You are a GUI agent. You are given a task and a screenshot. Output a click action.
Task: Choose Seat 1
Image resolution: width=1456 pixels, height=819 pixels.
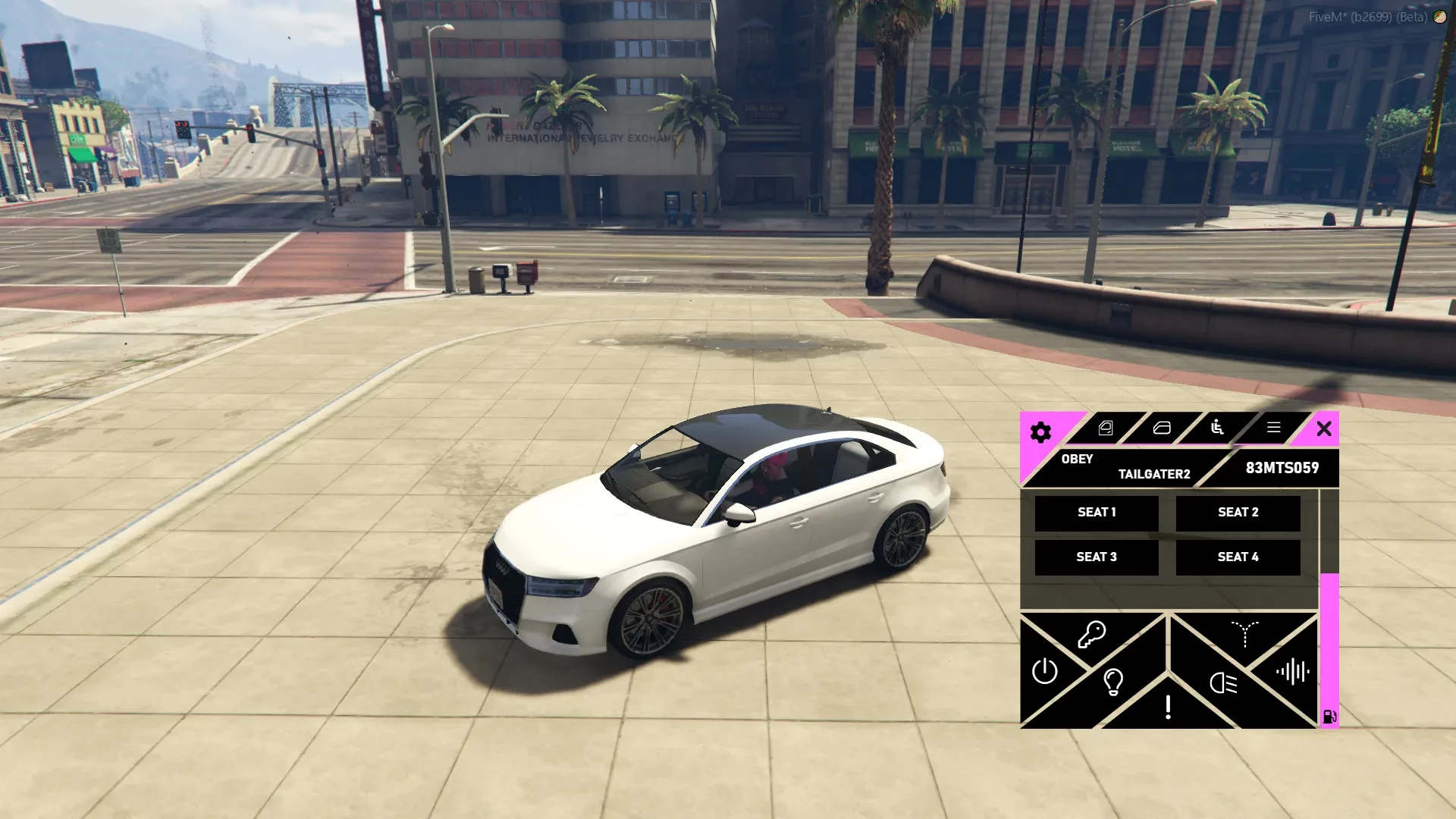1097,513
